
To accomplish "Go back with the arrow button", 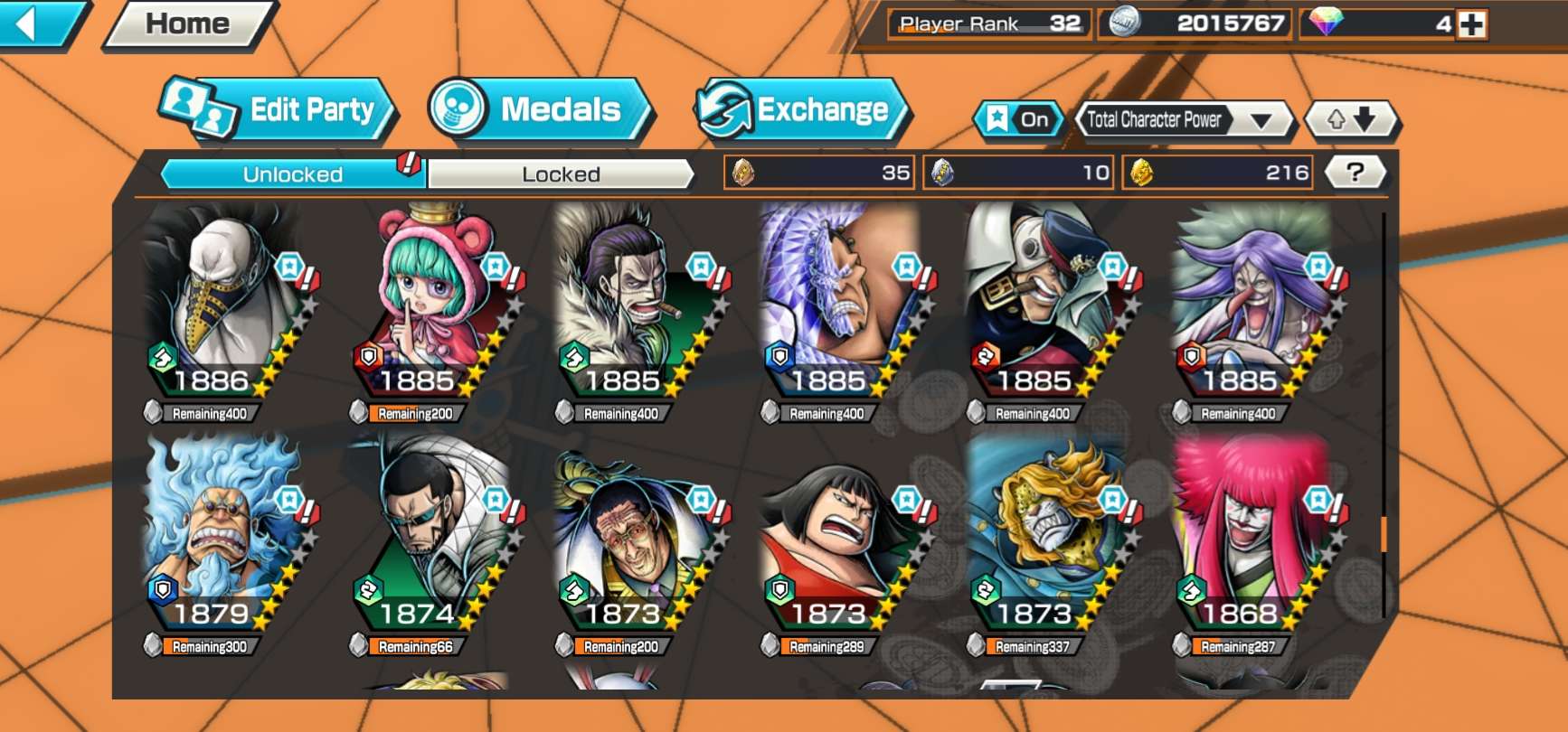I will coord(36,23).
